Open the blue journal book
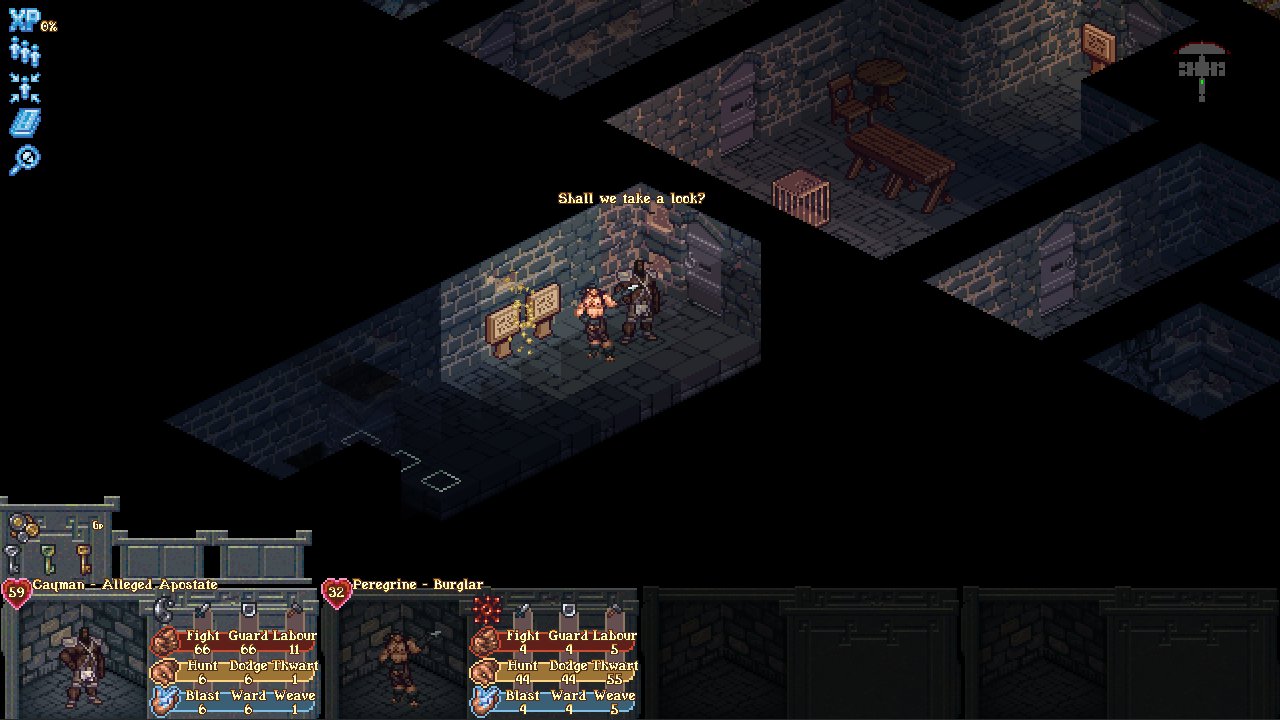This screenshot has width=1280, height=720. [x=24, y=123]
